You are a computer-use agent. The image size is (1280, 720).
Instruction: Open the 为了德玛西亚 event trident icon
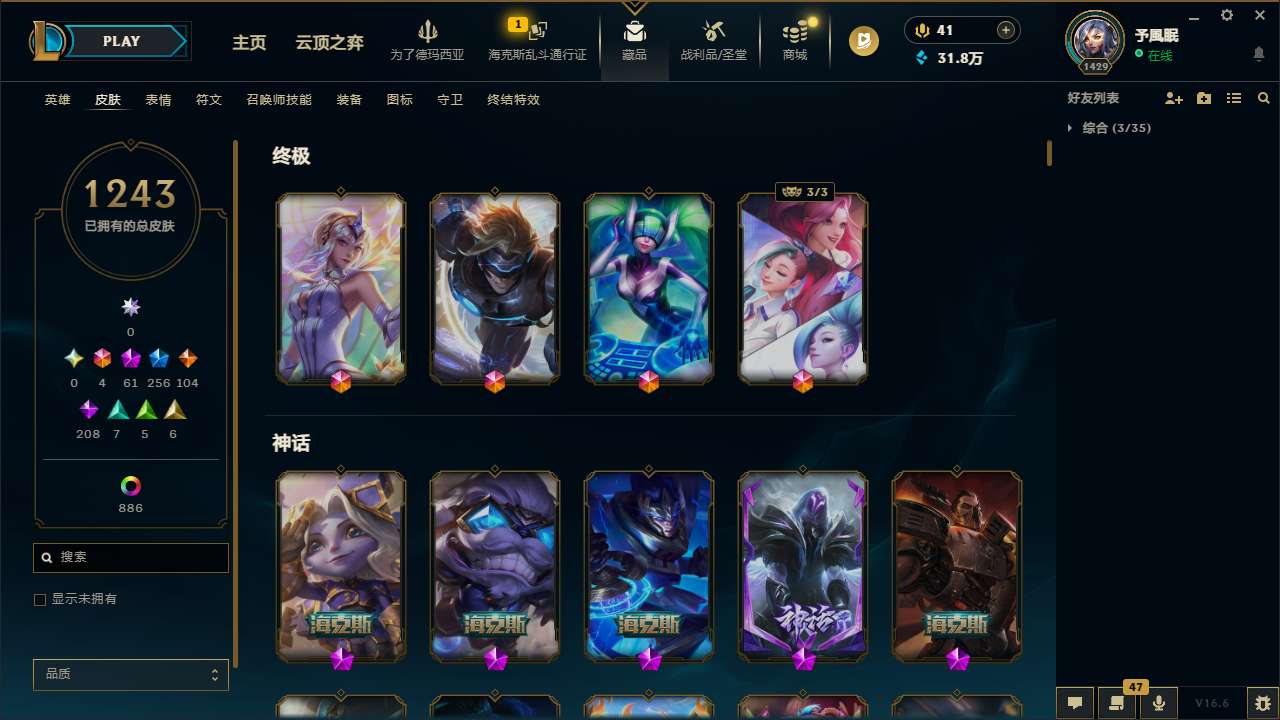[x=428, y=30]
